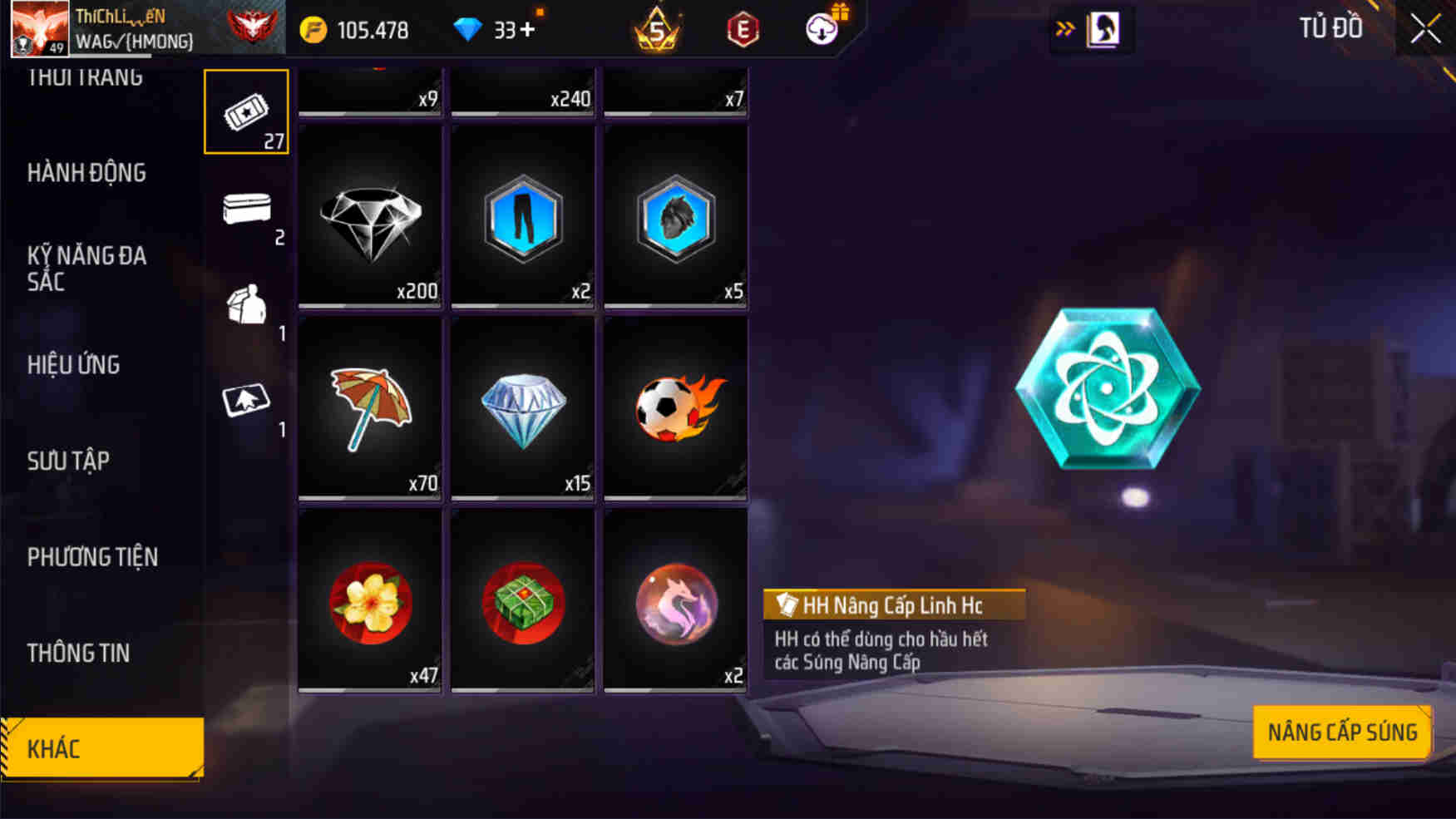Select the x200 black diamond item
Screen dimensions: 1456x819
(369, 218)
